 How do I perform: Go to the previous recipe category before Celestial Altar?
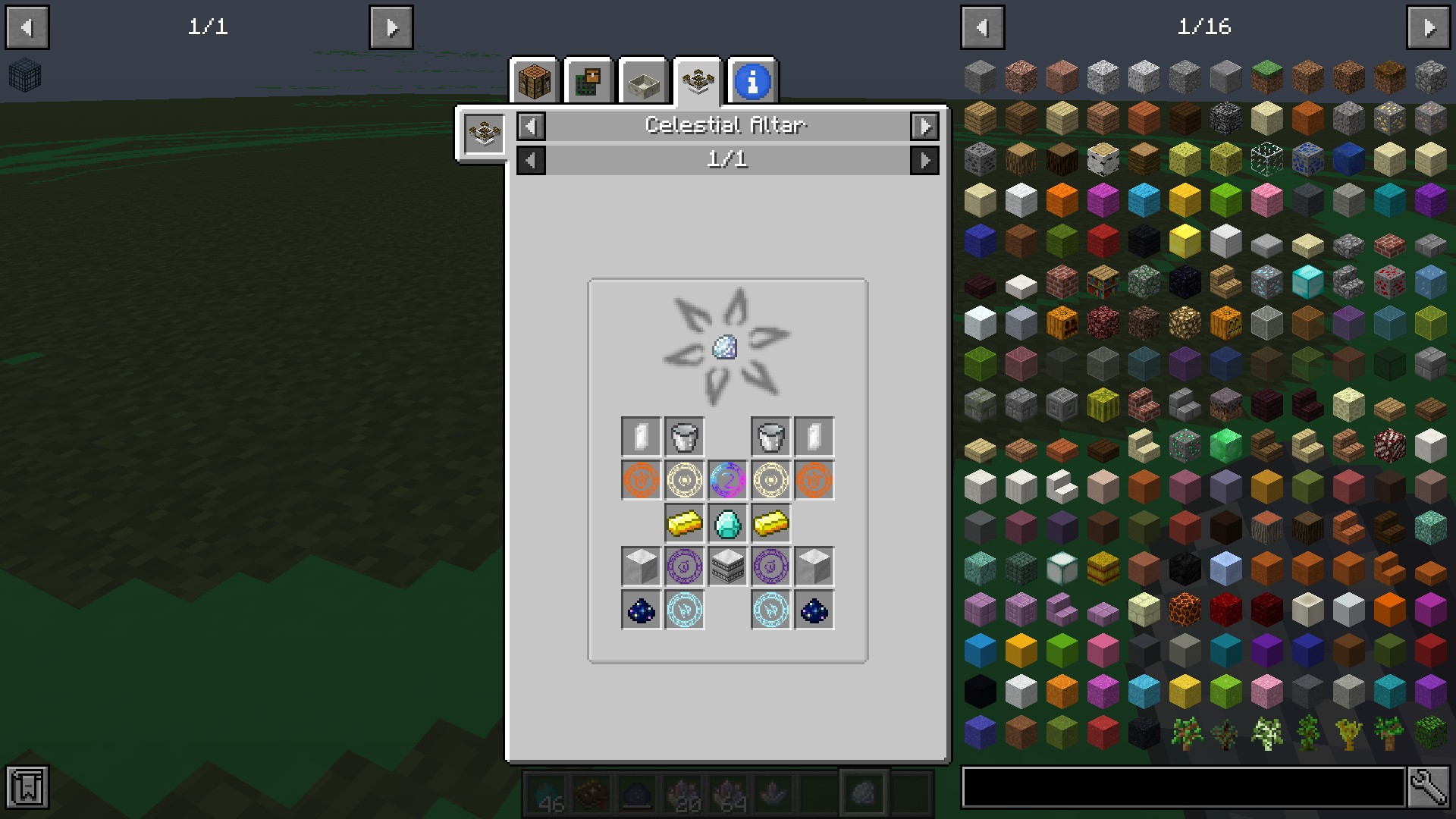pos(531,126)
